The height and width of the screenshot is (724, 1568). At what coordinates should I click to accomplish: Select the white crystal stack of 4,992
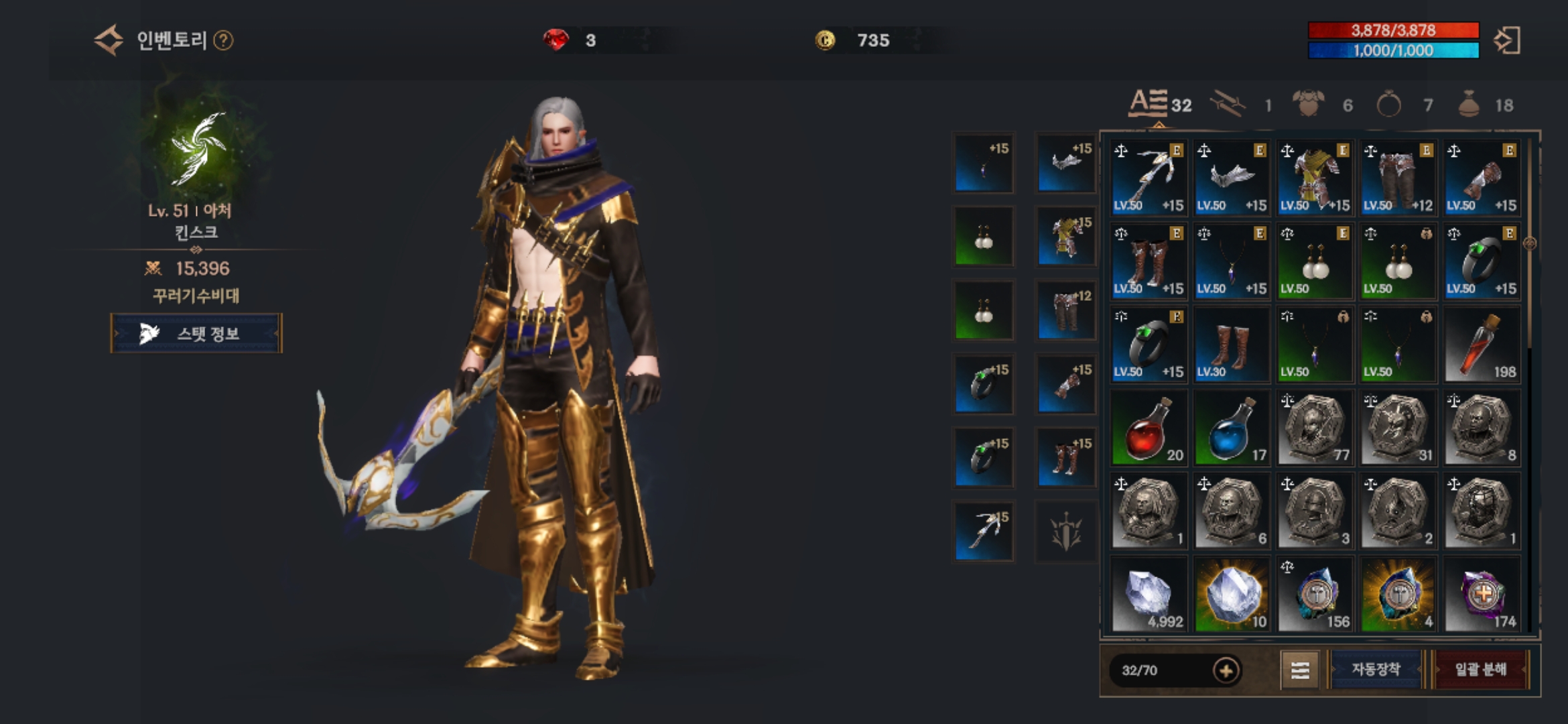(x=1149, y=595)
